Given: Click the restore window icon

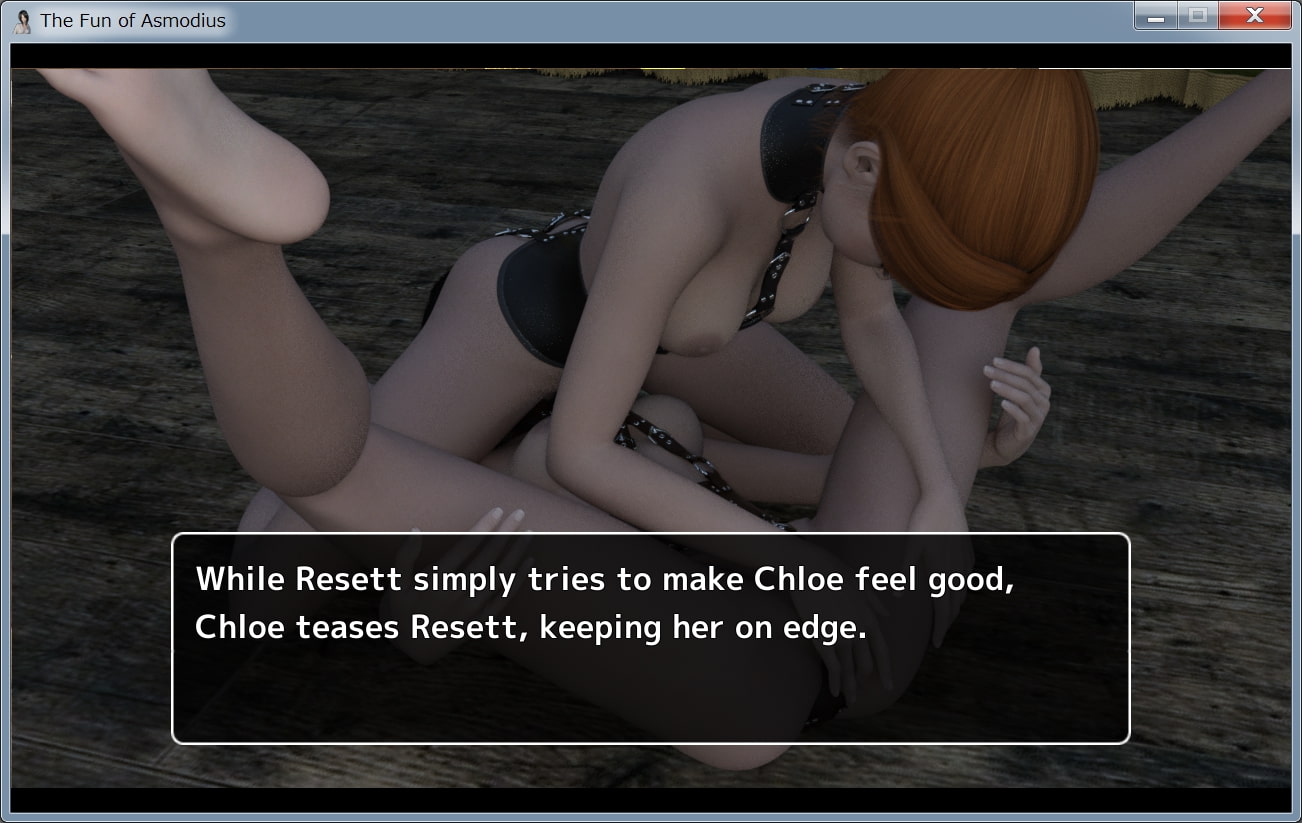Looking at the screenshot, I should 1197,16.
